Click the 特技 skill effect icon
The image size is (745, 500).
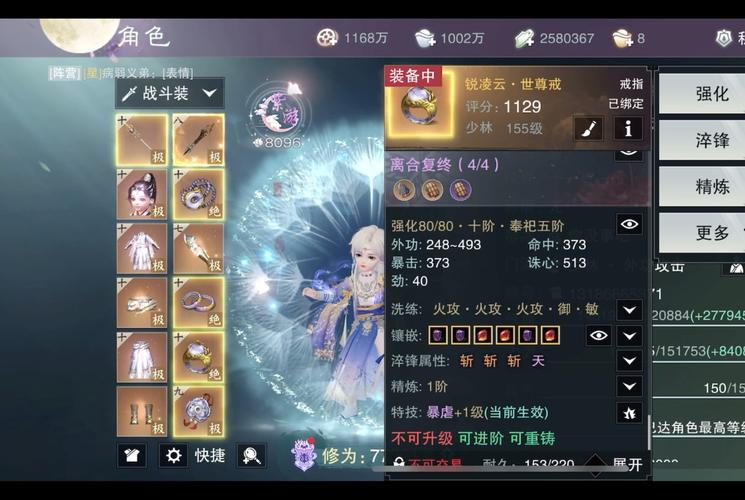pos(629,412)
